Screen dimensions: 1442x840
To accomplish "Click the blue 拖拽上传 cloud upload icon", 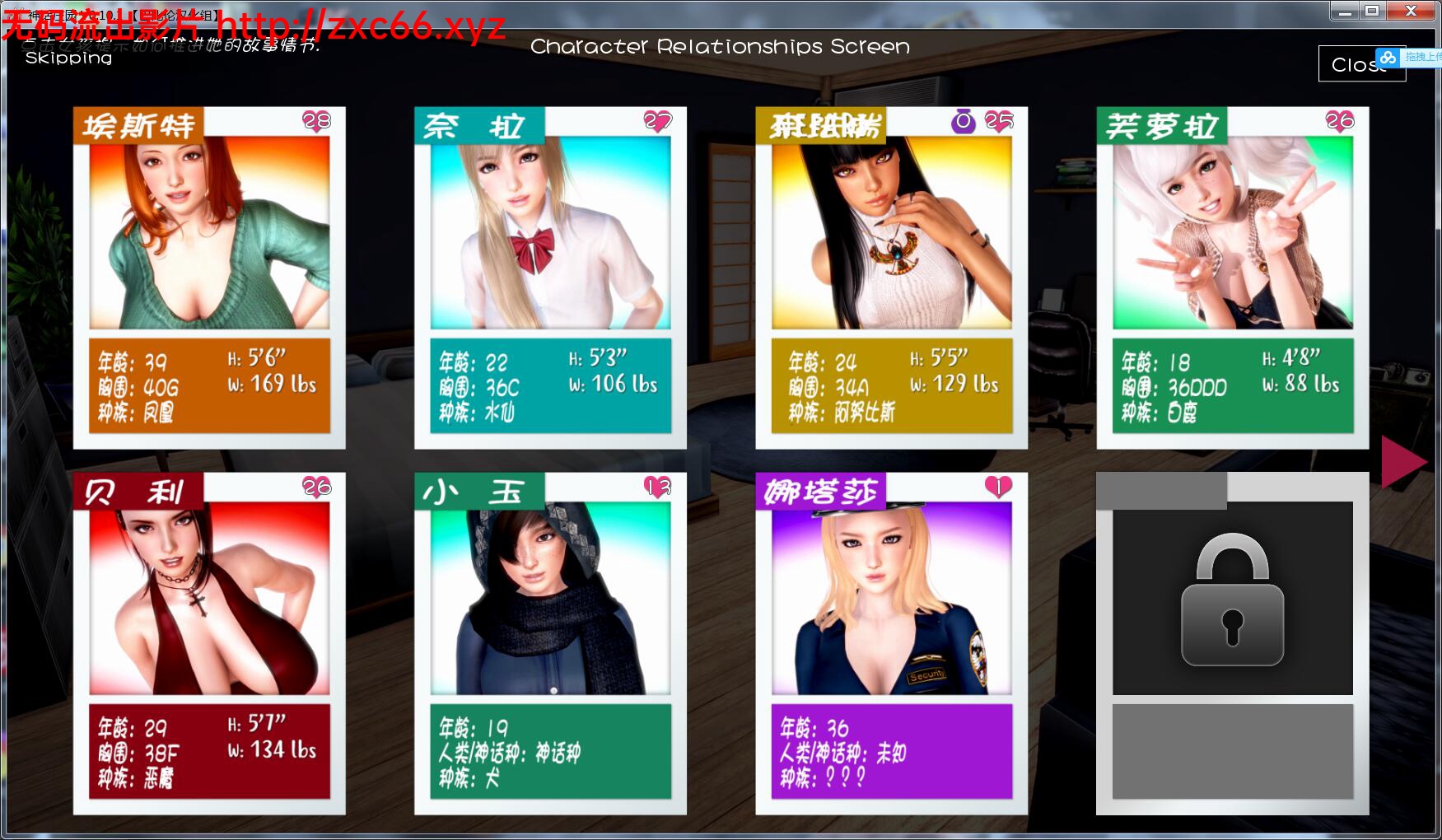I will (x=1389, y=58).
